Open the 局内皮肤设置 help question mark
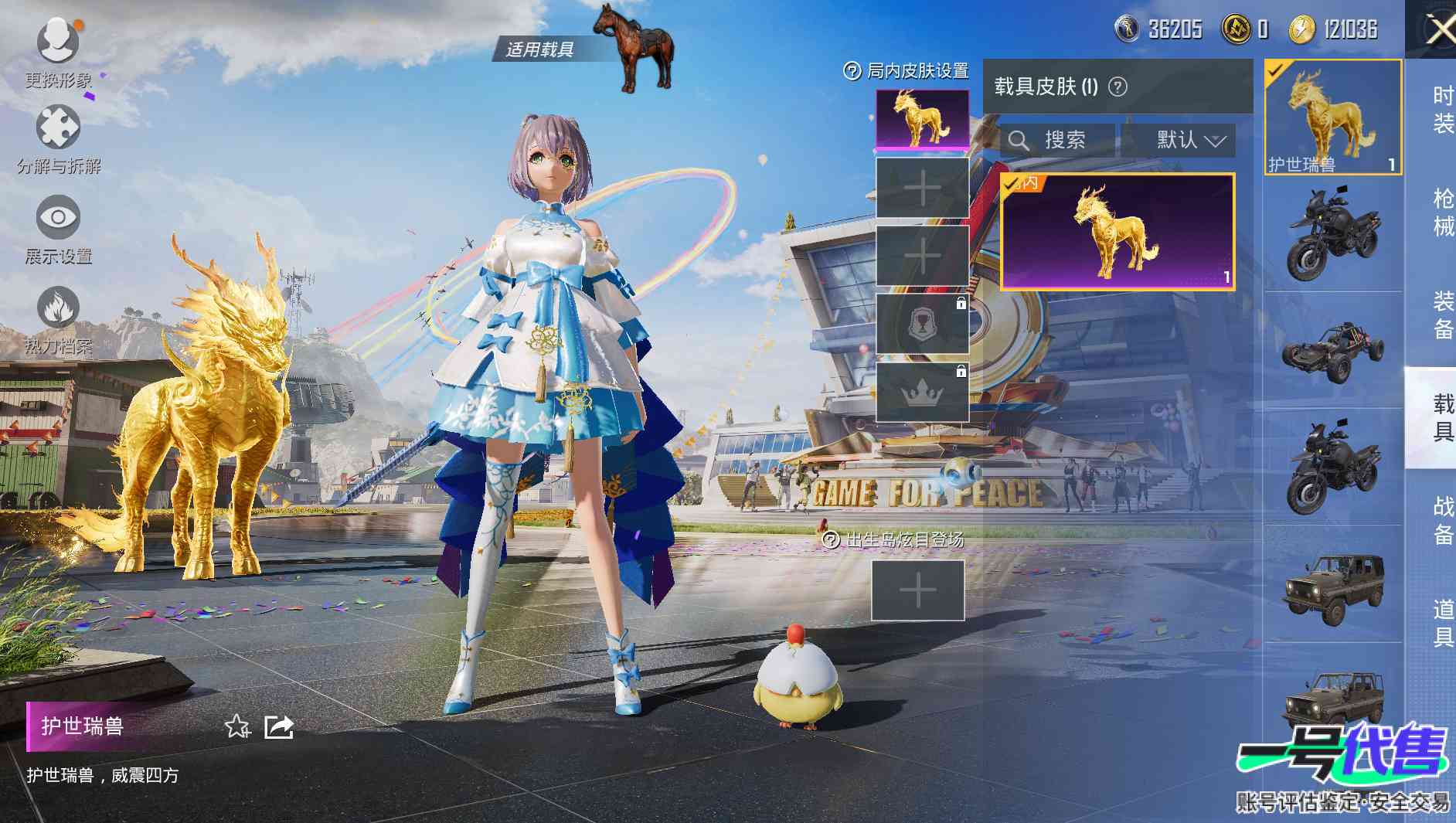1456x823 pixels. pyautogui.click(x=852, y=71)
